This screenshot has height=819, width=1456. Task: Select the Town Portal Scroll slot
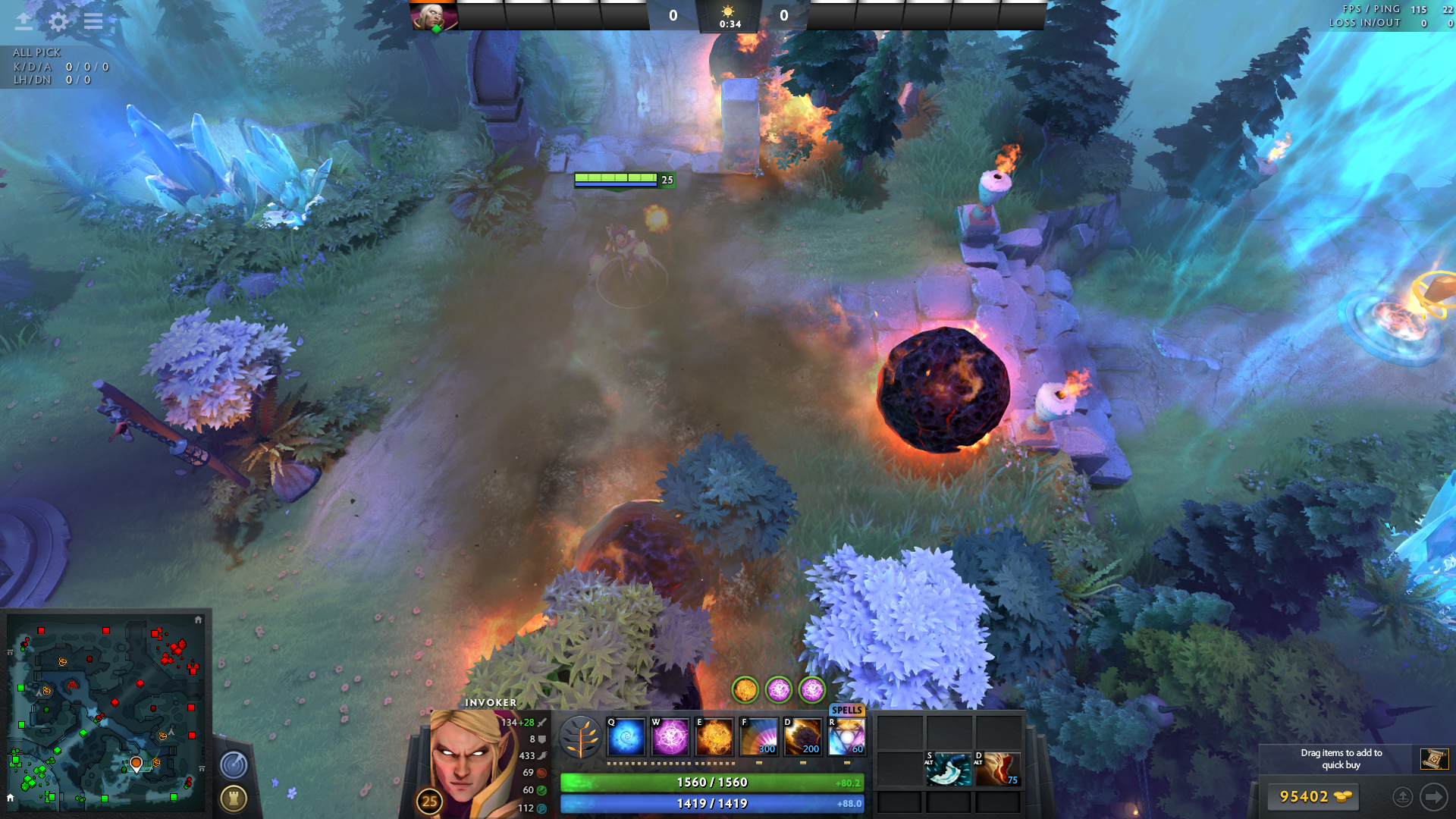1434,758
